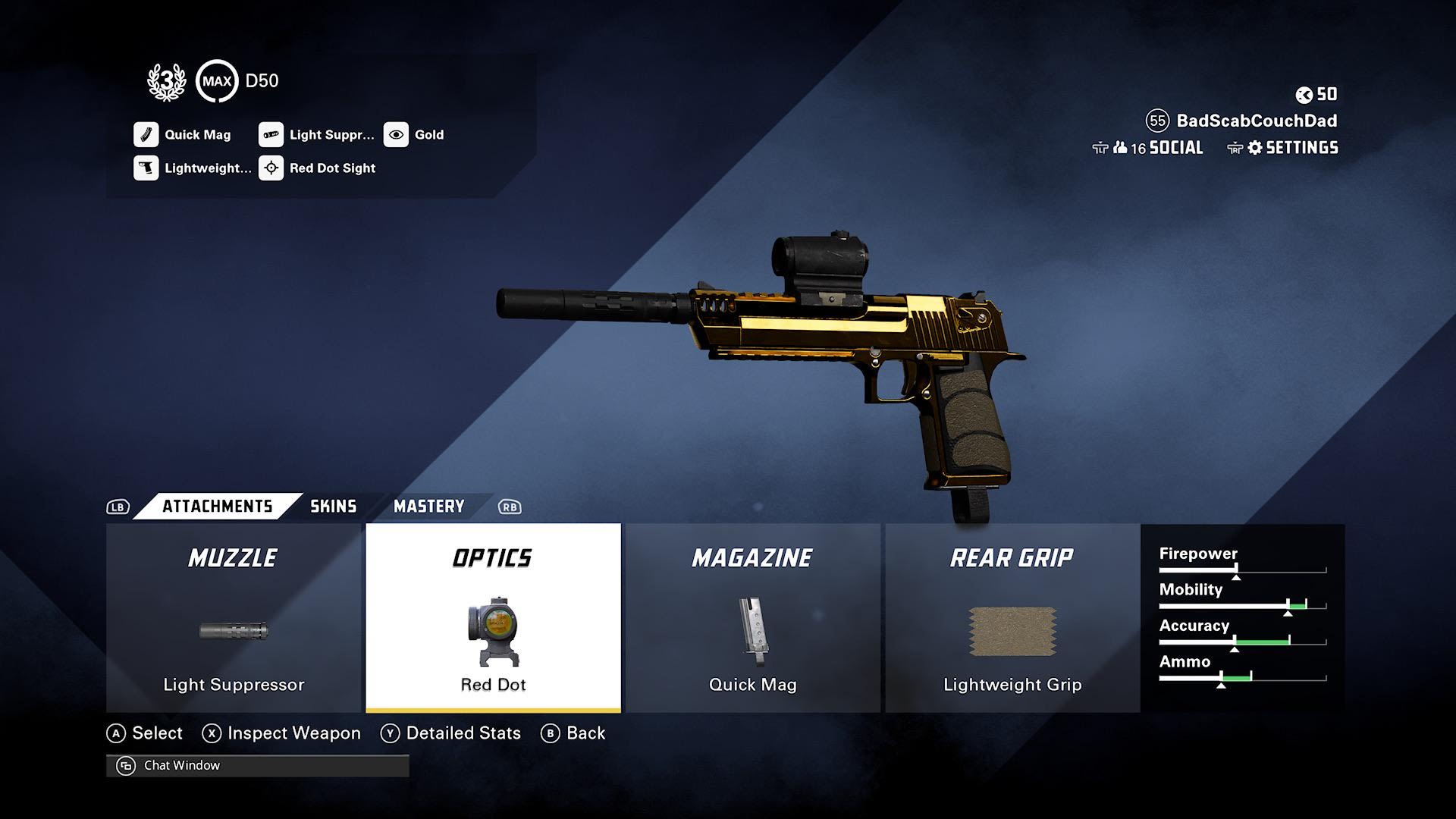Switch to the Mastery tab

coord(428,507)
